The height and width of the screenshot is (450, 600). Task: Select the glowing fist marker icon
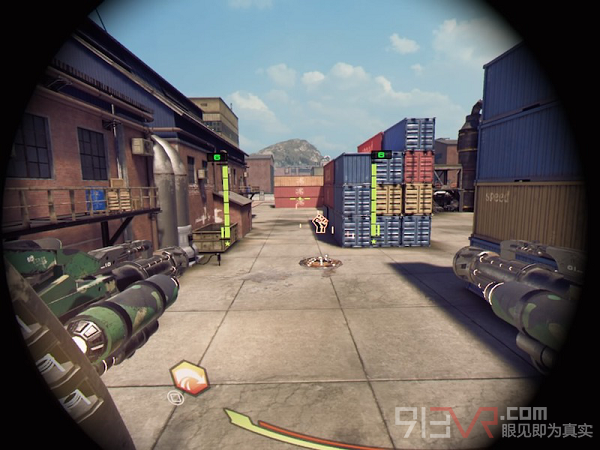point(320,223)
